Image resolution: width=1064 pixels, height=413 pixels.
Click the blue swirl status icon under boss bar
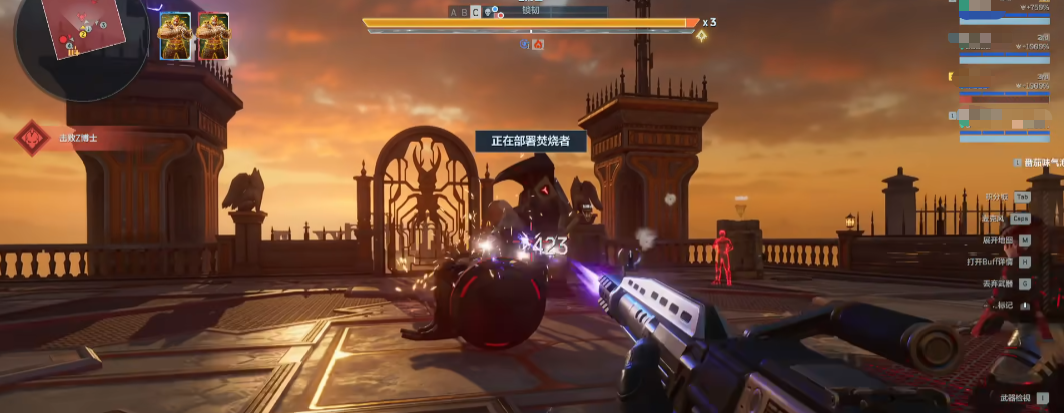[526, 44]
